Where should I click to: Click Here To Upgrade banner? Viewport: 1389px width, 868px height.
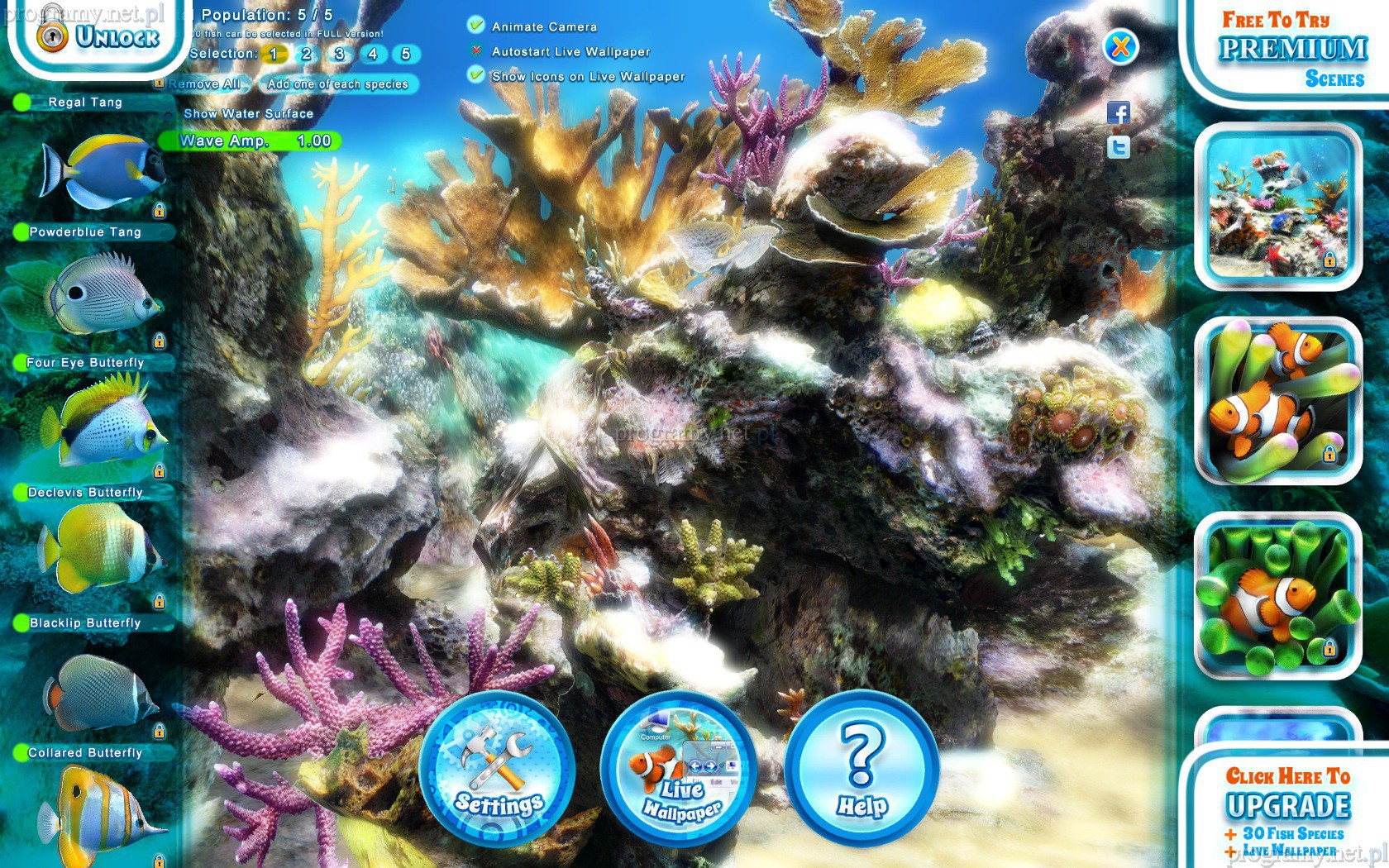point(1288,806)
